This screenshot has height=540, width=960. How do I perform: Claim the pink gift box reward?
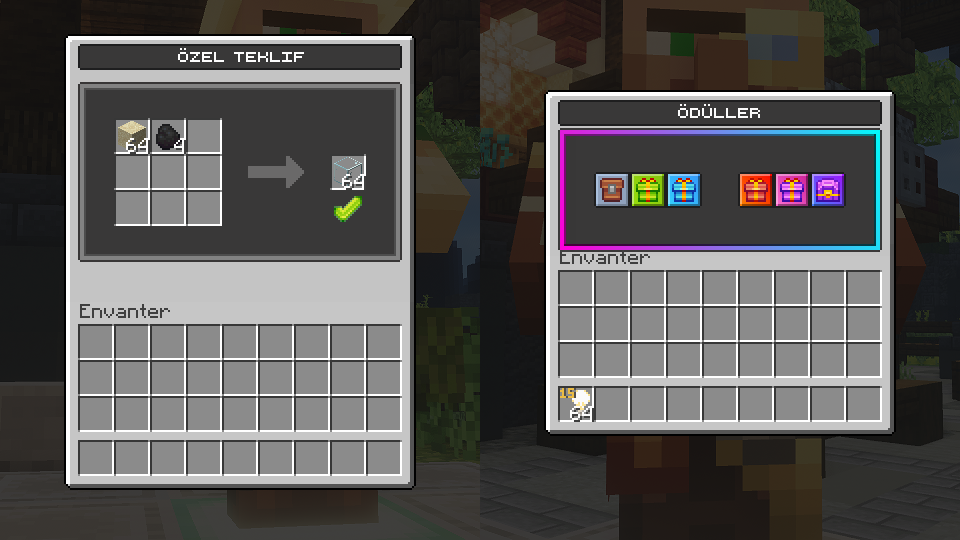792,190
